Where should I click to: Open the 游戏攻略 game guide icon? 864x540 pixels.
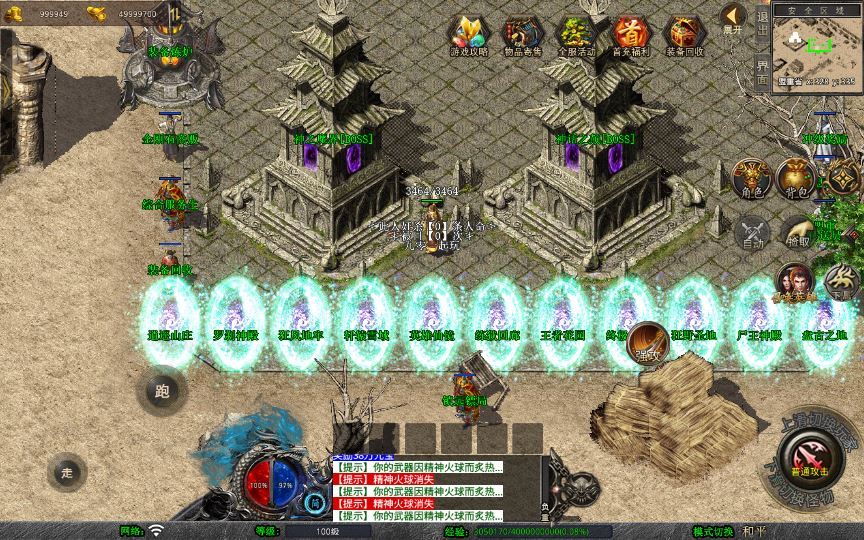click(x=467, y=34)
